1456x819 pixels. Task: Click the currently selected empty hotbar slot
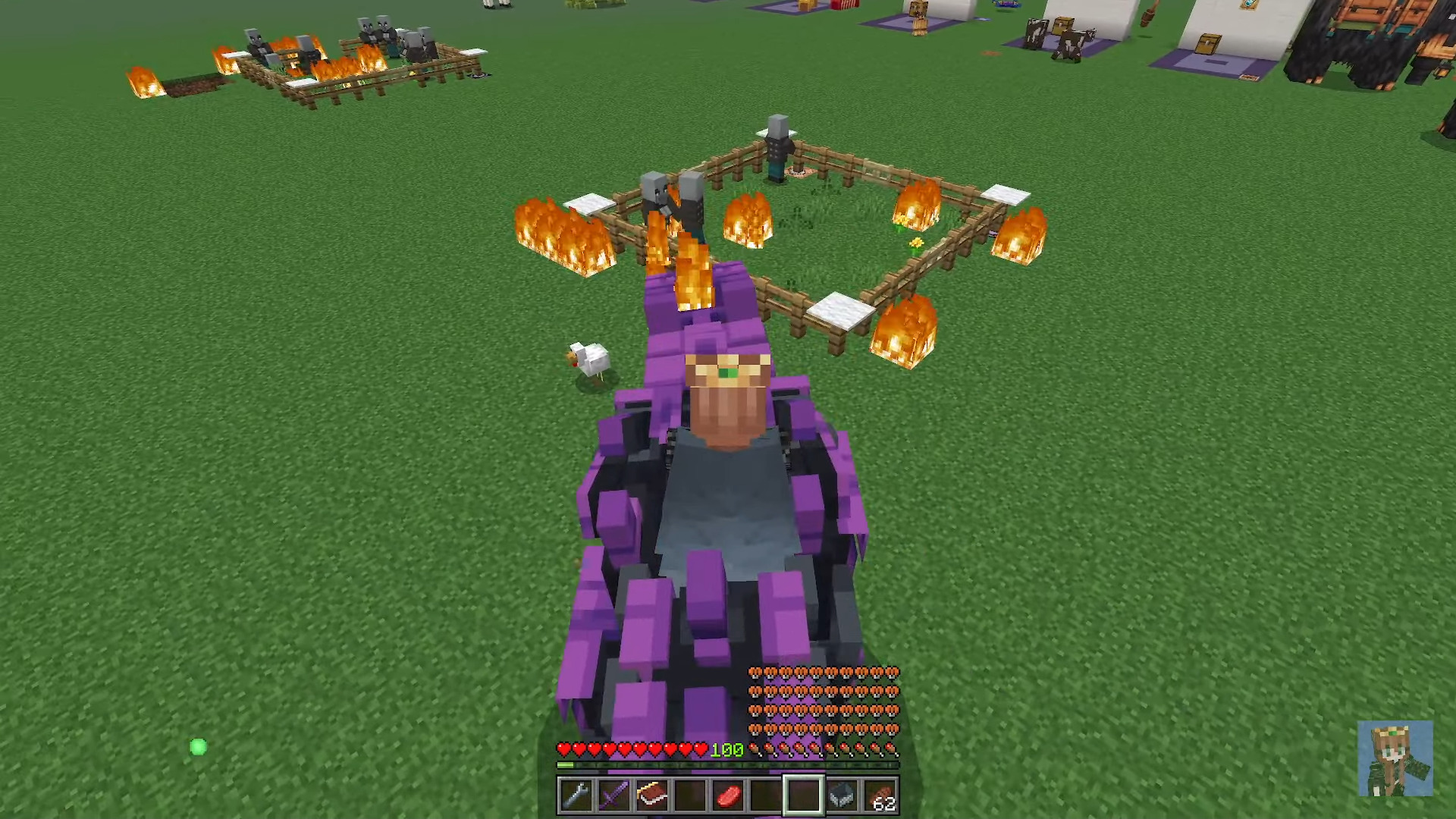coord(804,793)
